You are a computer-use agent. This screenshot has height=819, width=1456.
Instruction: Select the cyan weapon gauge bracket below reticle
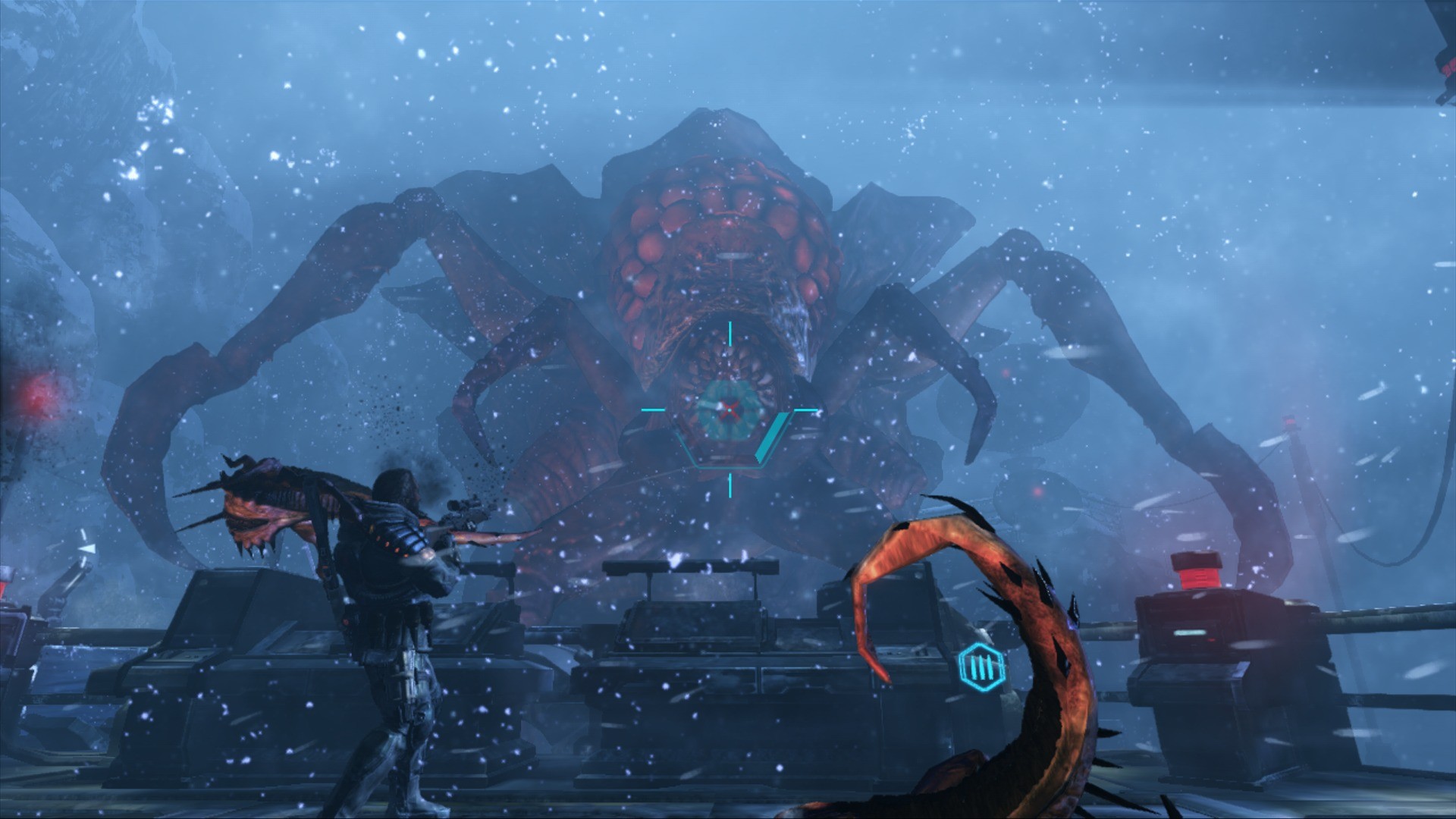[x=728, y=466]
